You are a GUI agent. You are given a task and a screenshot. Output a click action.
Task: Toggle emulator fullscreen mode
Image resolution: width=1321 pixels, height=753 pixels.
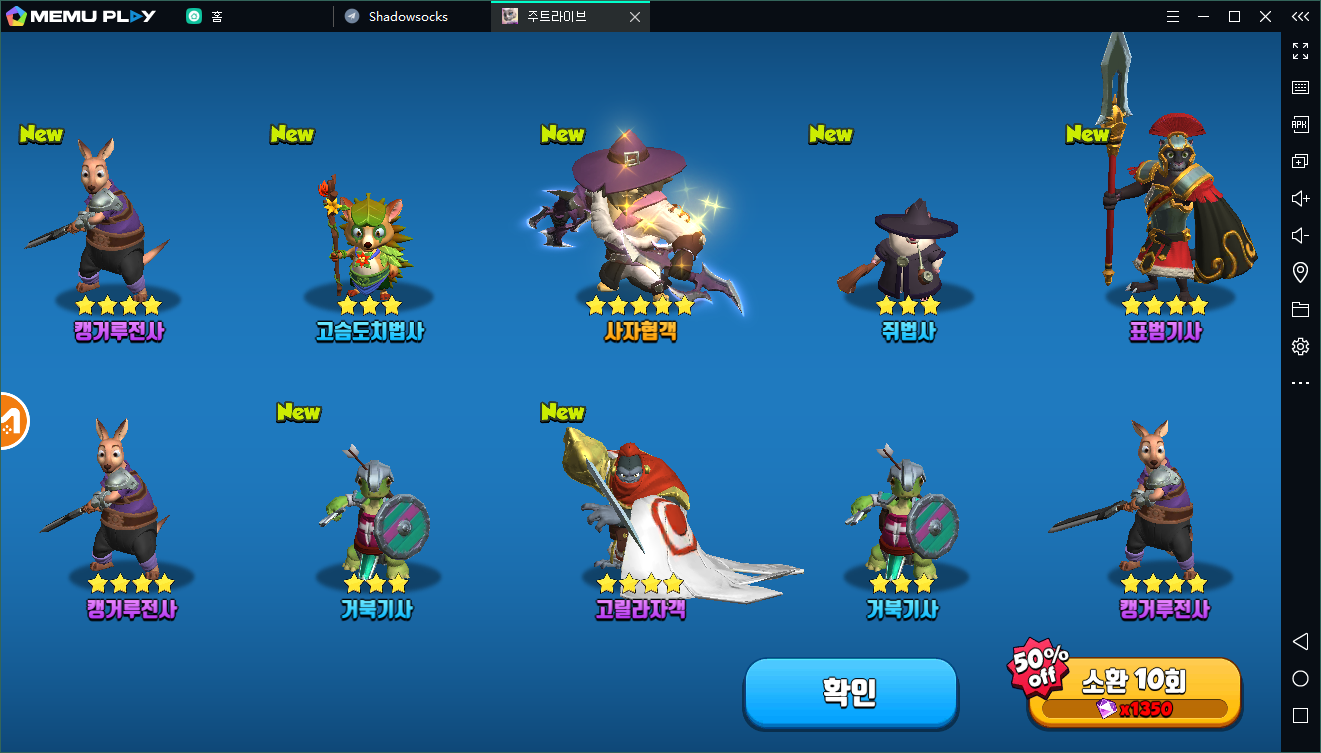point(1300,50)
